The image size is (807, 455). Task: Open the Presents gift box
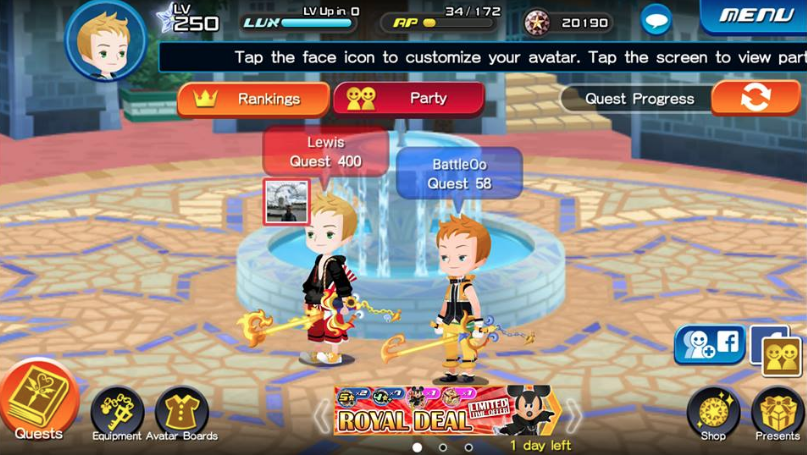click(777, 411)
